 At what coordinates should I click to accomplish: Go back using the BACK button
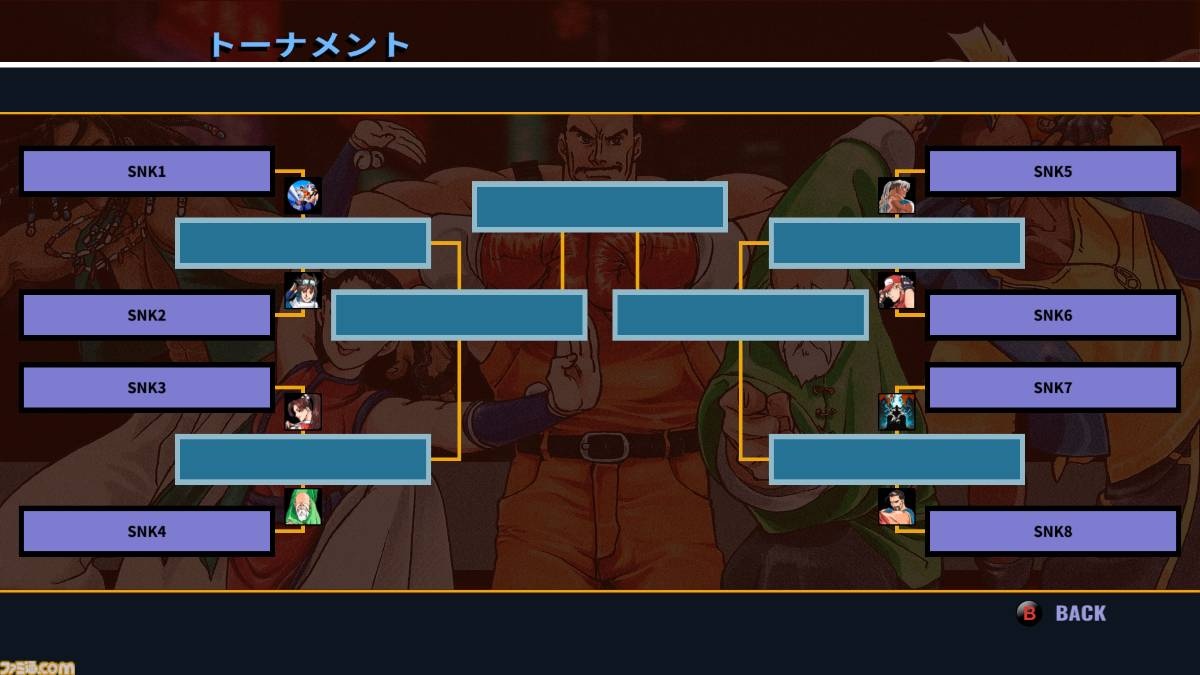click(x=1064, y=613)
